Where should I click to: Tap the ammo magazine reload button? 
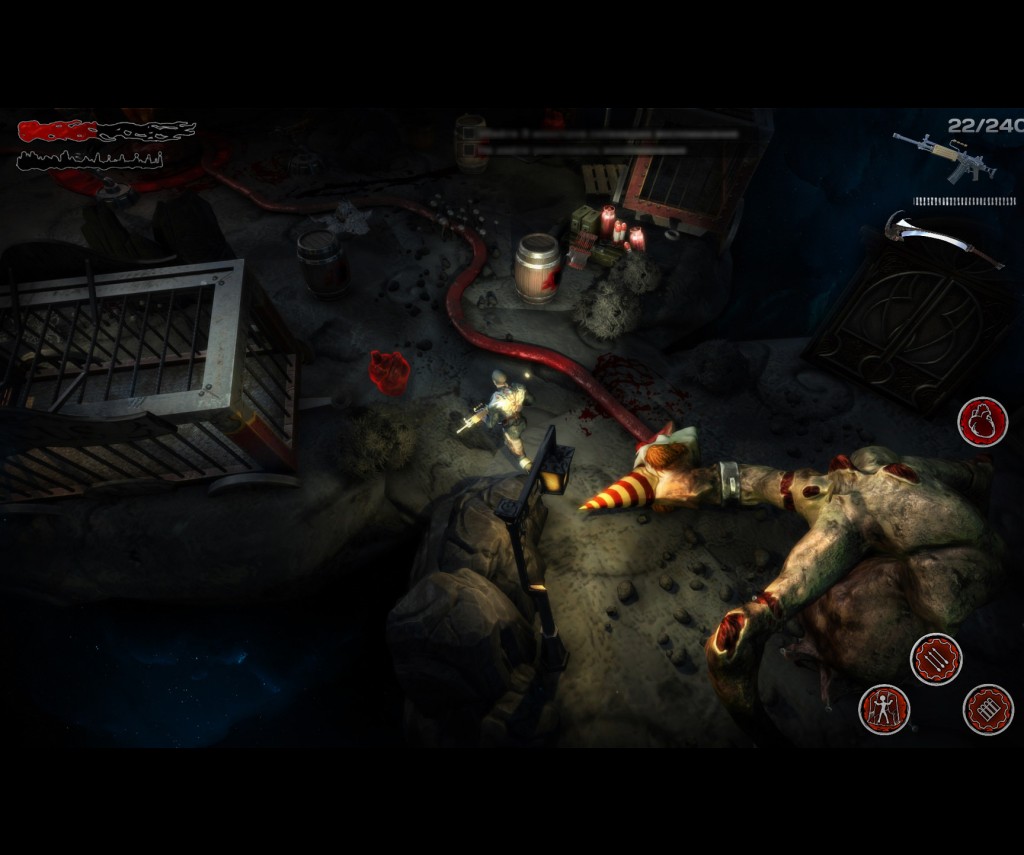click(988, 709)
